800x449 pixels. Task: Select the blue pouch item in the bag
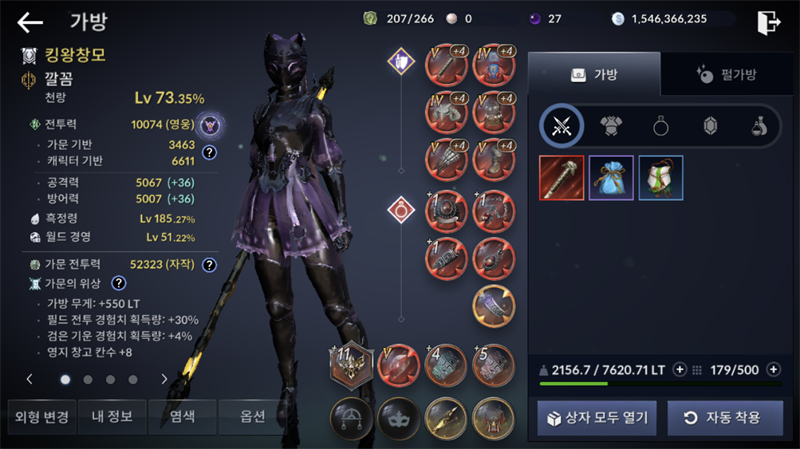[611, 178]
